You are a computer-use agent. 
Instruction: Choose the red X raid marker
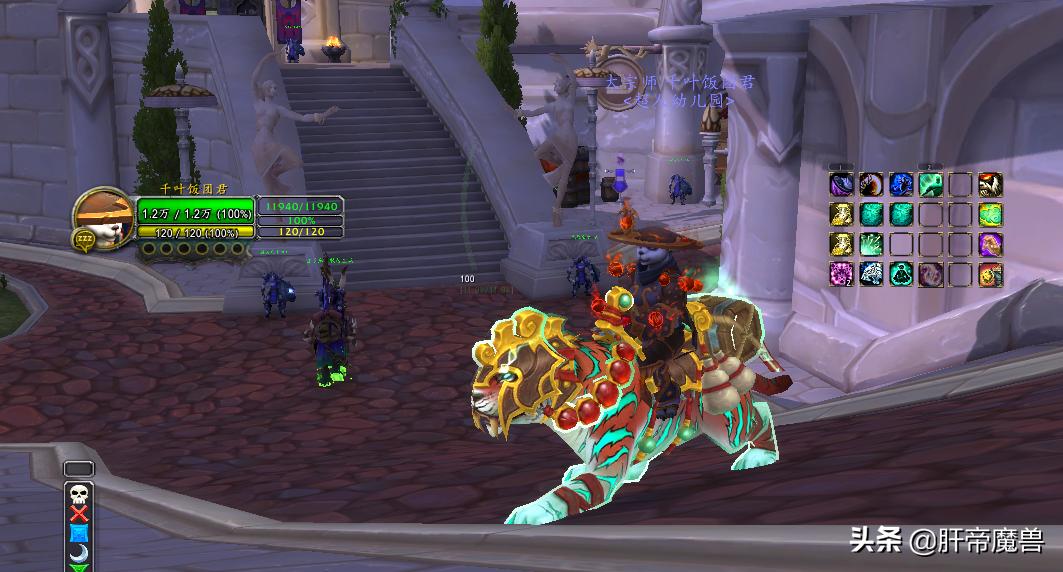78,513
